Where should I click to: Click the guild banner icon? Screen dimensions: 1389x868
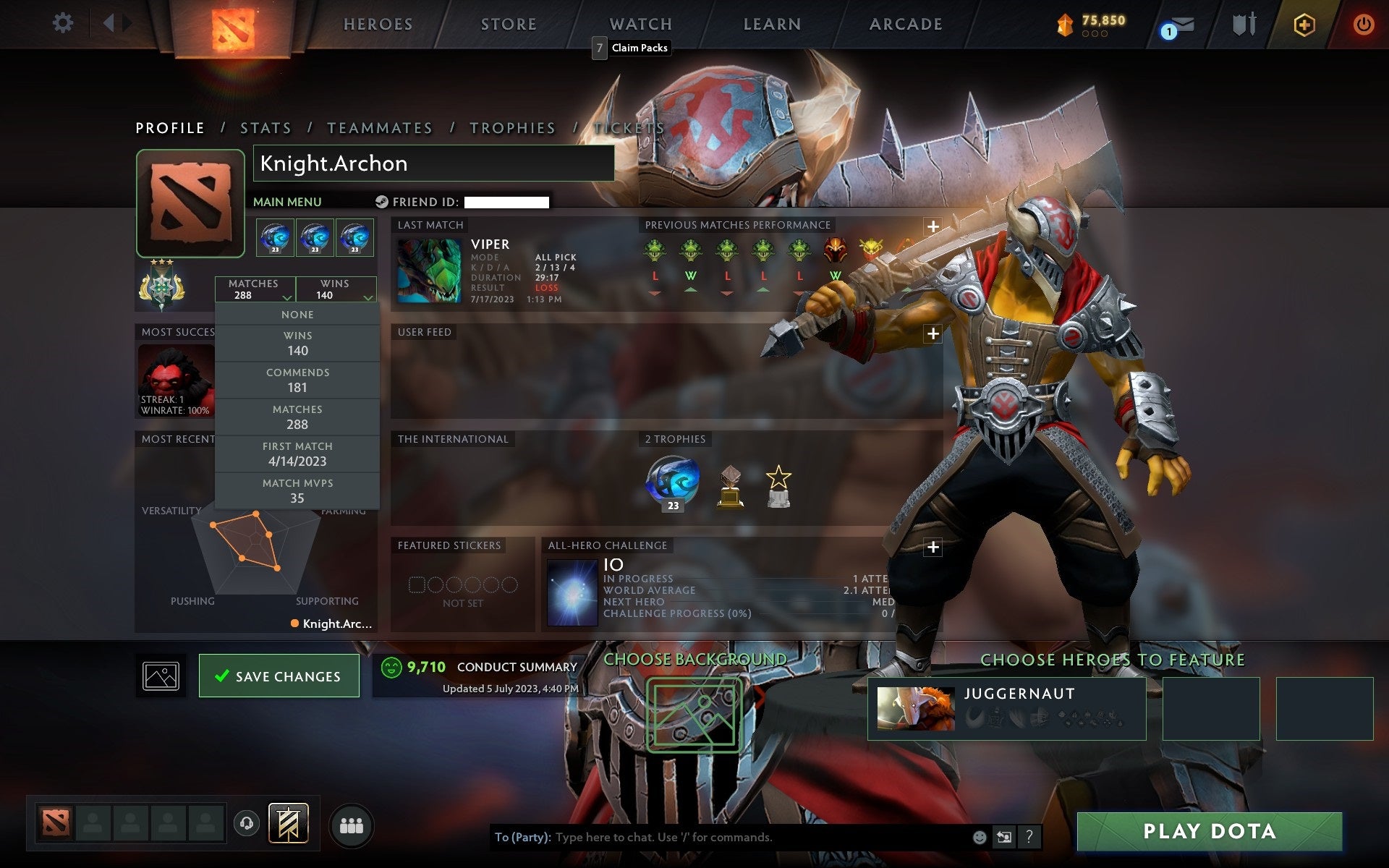[x=288, y=823]
